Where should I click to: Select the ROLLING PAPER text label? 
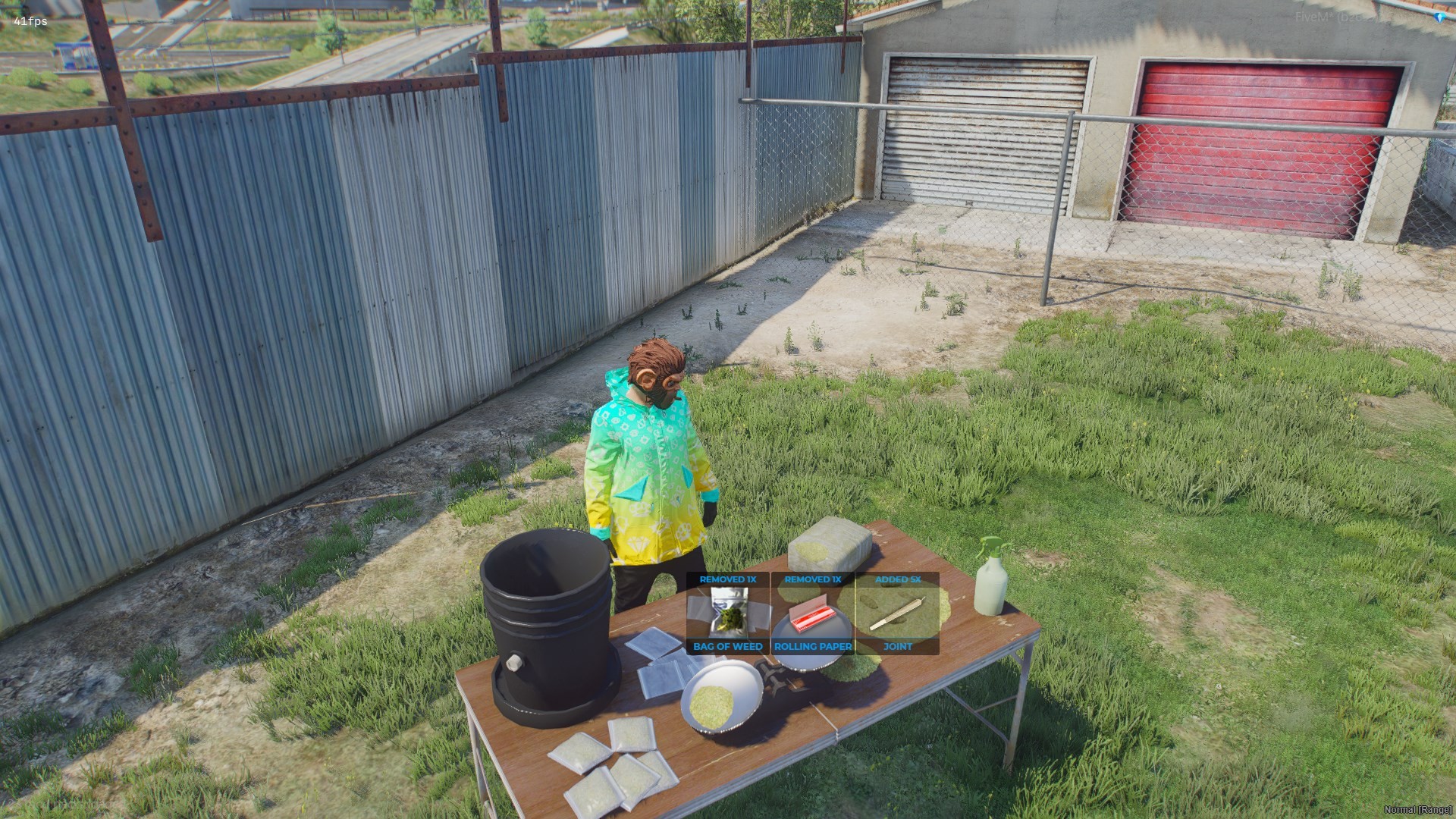[x=811, y=646]
